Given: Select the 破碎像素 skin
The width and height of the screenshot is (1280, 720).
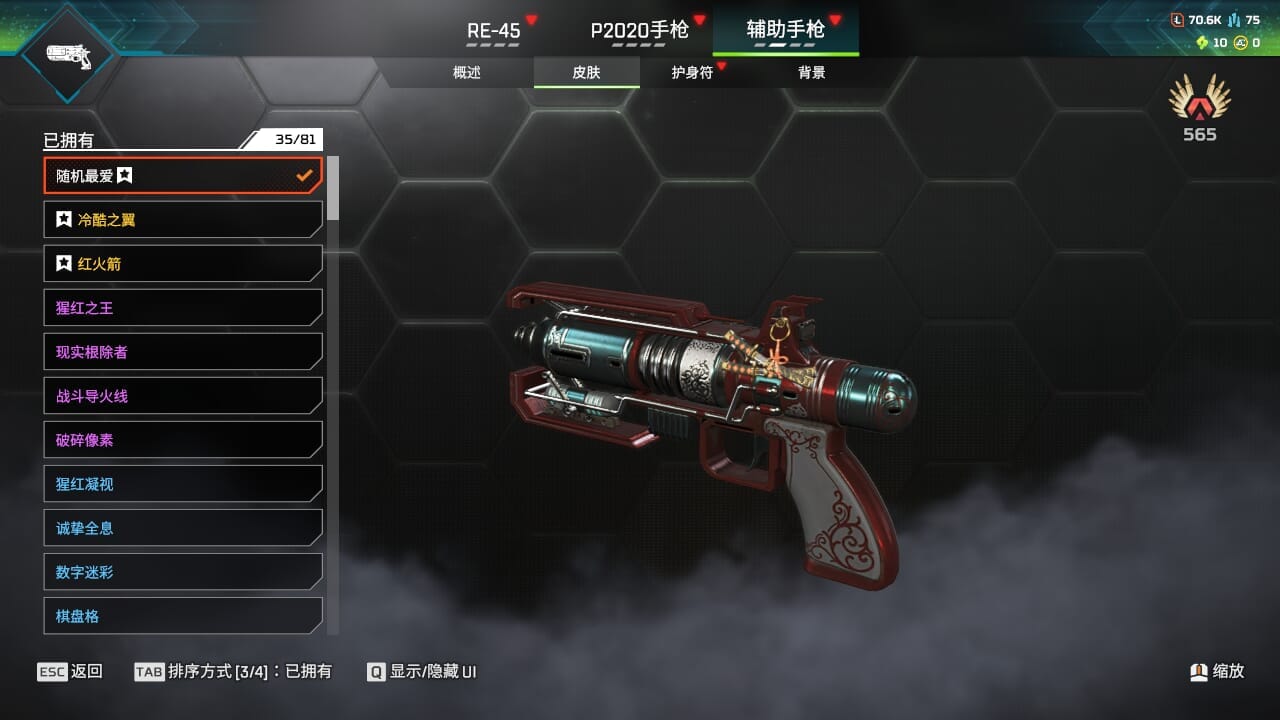Looking at the screenshot, I should 183,440.
